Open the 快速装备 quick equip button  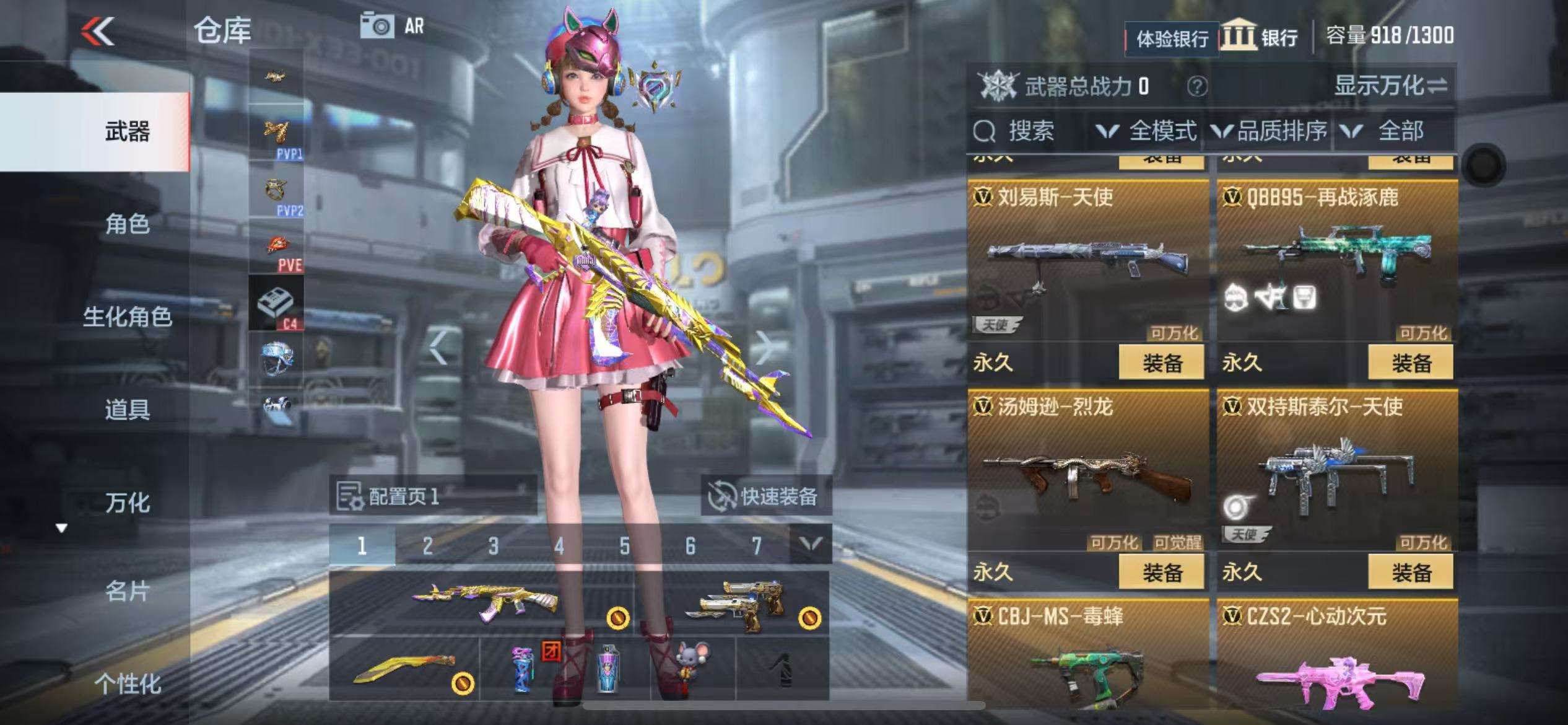765,496
